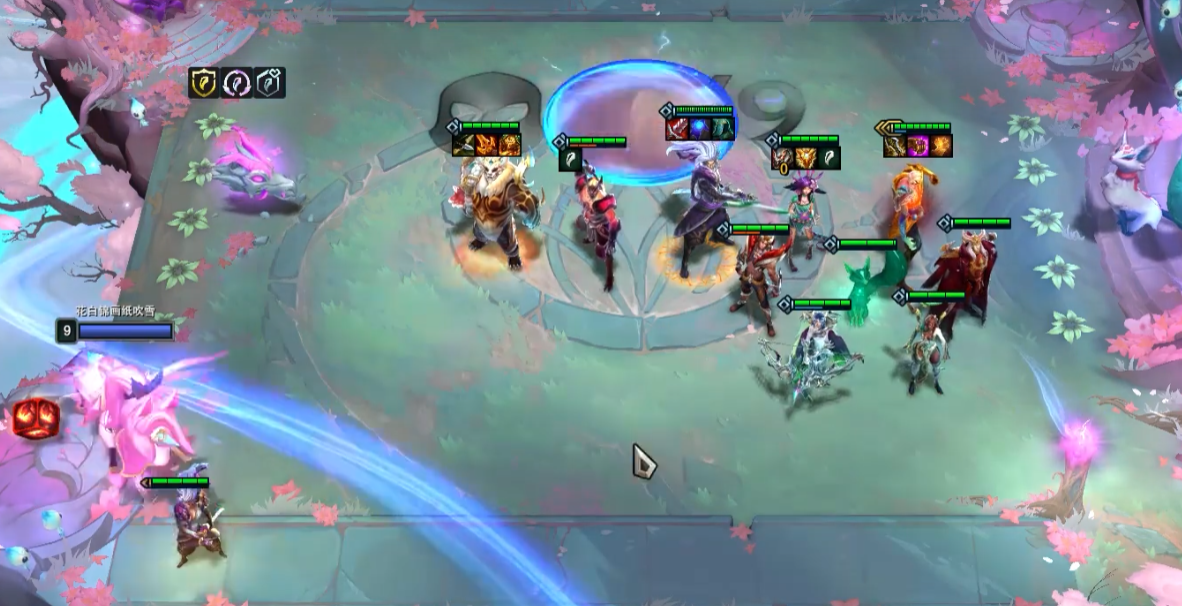This screenshot has width=1182, height=606.
Task: Inspect the glowing blue orb item icon
Action: pyautogui.click(x=700, y=129)
